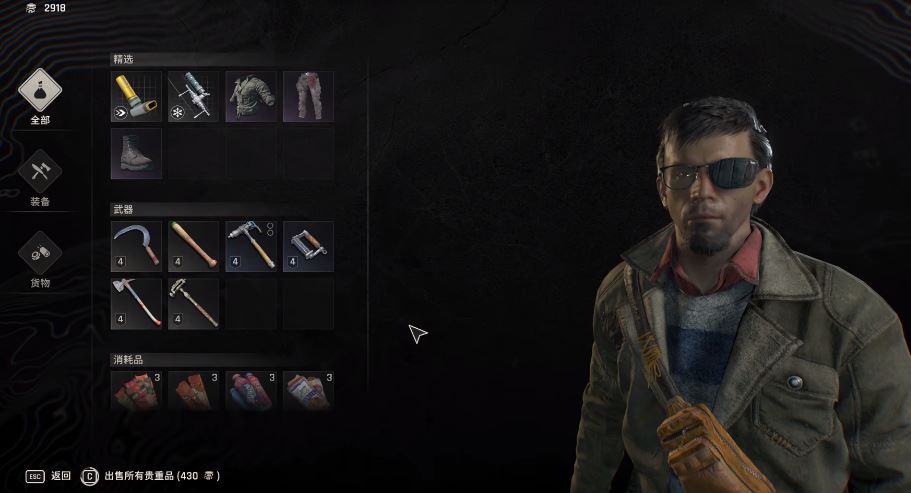911x493 pixels.
Task: Select the metal knuckle-bar weapon slot
Action: pyautogui.click(x=308, y=246)
